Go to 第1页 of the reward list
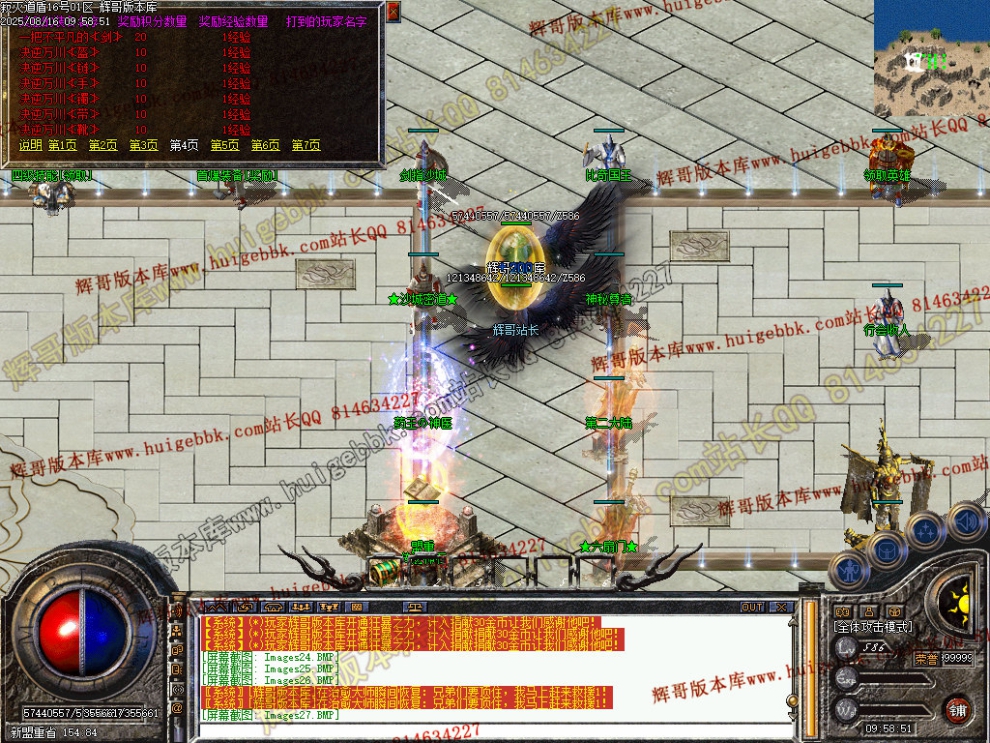Screen dimensions: 990x743 [x=62, y=145]
